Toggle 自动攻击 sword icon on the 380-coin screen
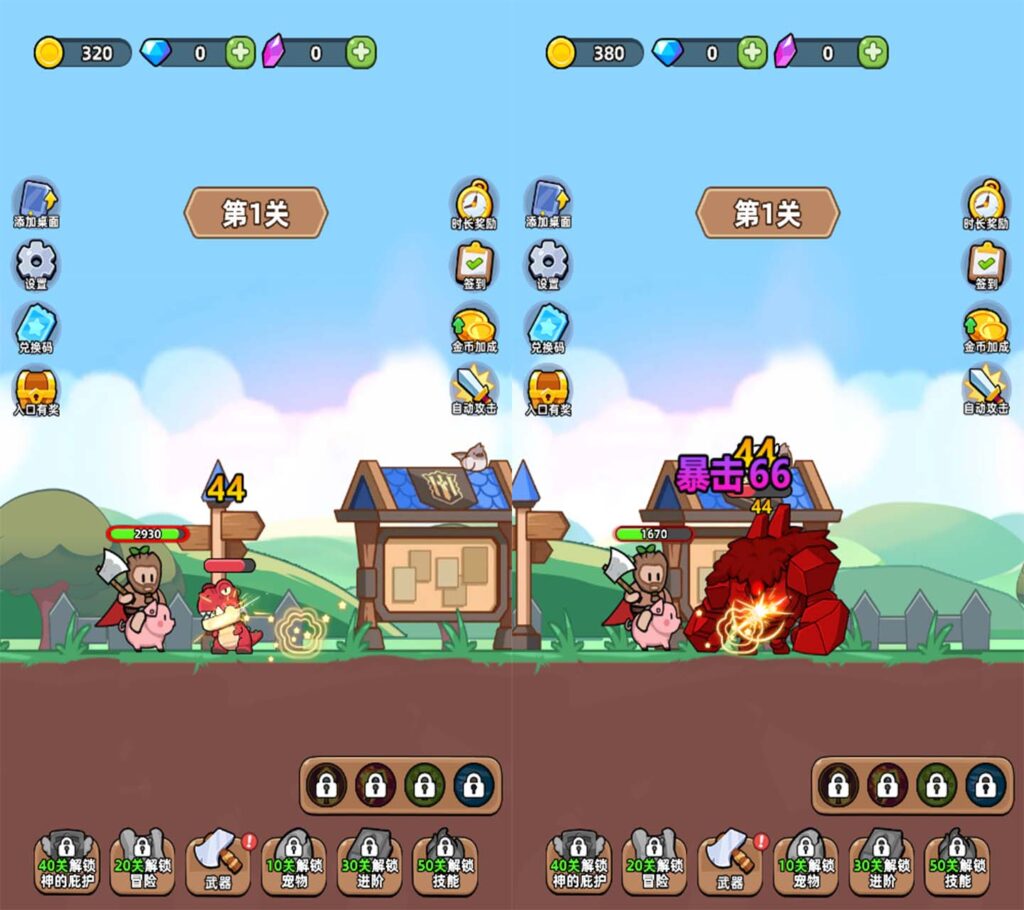The width and height of the screenshot is (1024, 910). (986, 388)
